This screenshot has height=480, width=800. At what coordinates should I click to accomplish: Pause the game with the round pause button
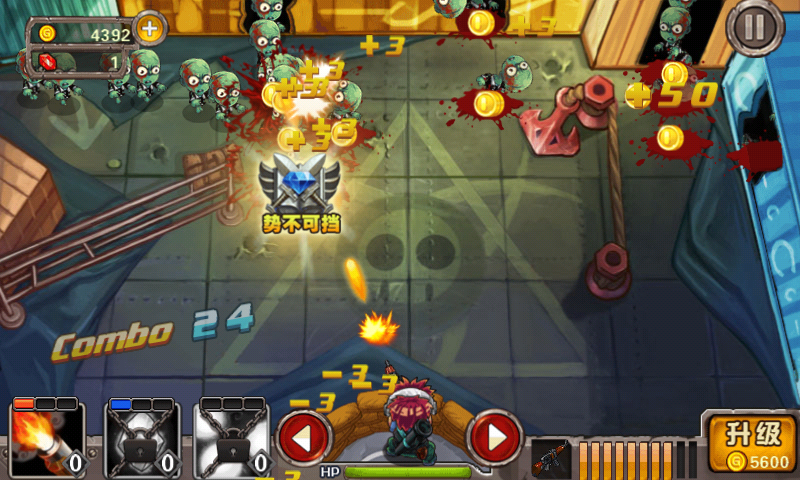click(x=757, y=29)
